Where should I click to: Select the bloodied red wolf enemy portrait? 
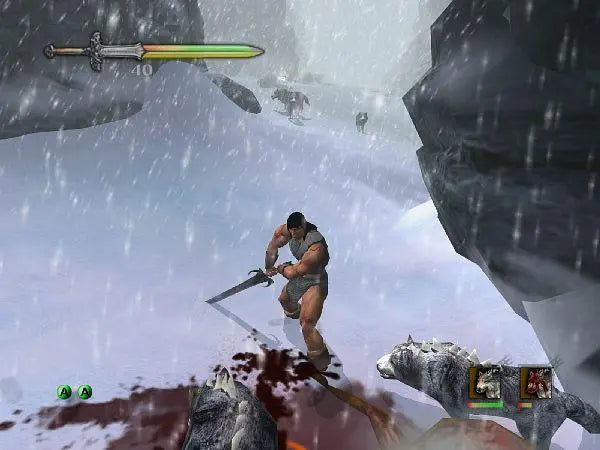[x=535, y=382]
